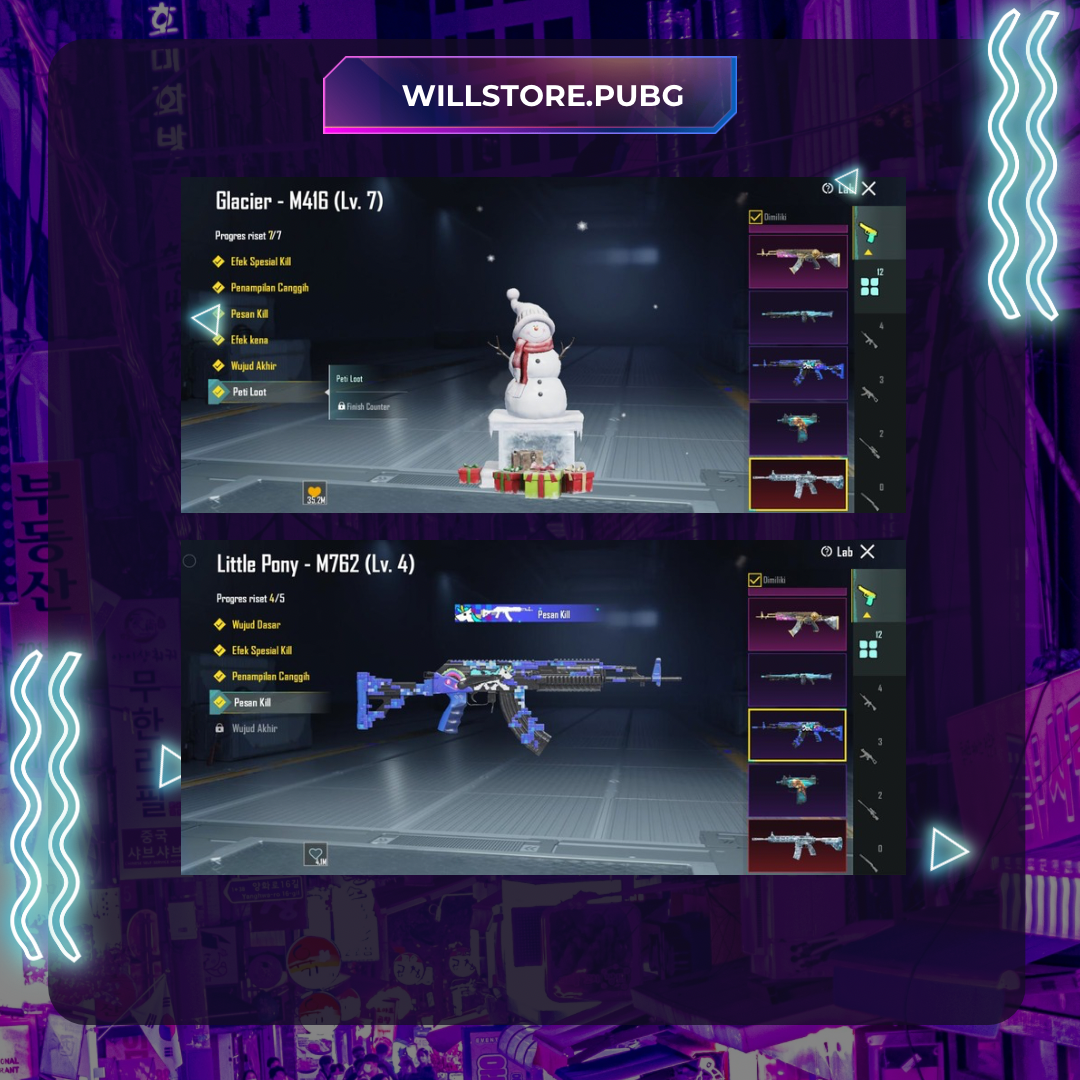The height and width of the screenshot is (1080, 1080).
Task: Select "Penampilan Canggih" in the Little Pony list
Action: coord(270,677)
